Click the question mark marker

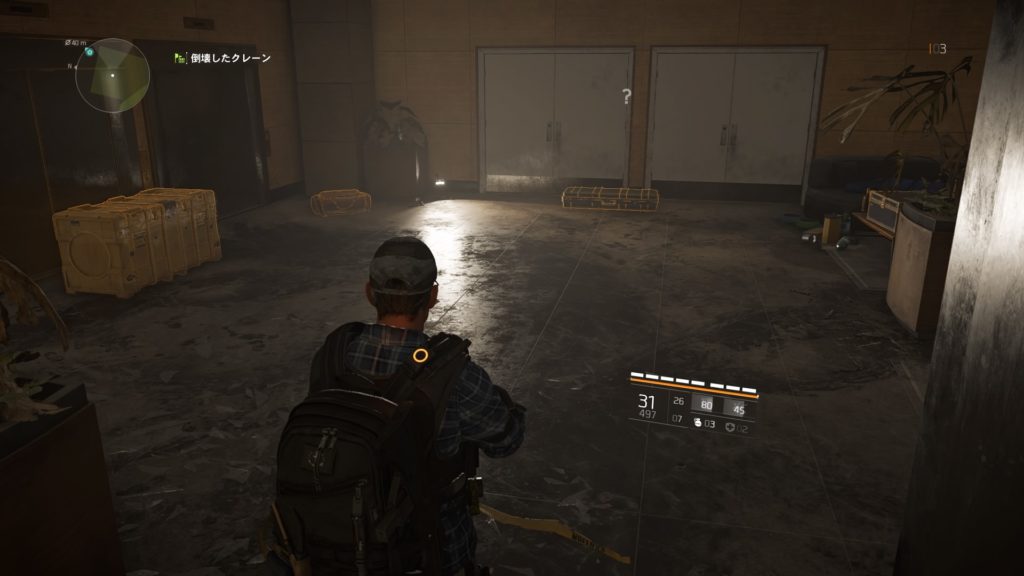coord(626,97)
